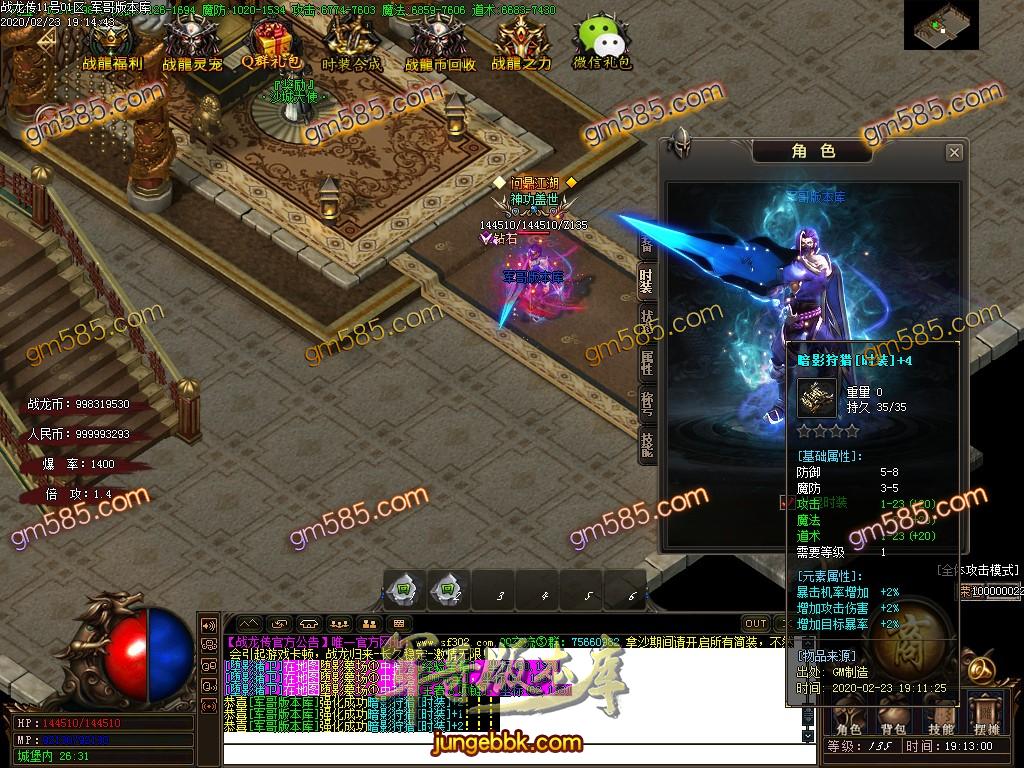Click the OUT button above the chat
The width and height of the screenshot is (1024, 768).
click(756, 623)
